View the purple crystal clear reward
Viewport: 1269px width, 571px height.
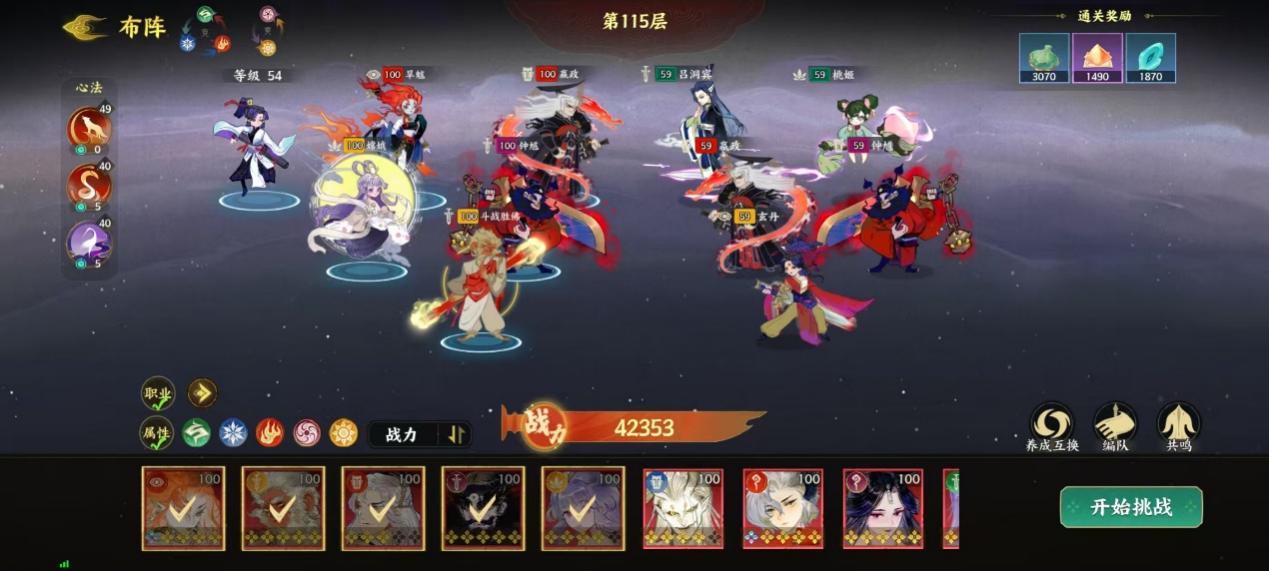click(x=1097, y=58)
